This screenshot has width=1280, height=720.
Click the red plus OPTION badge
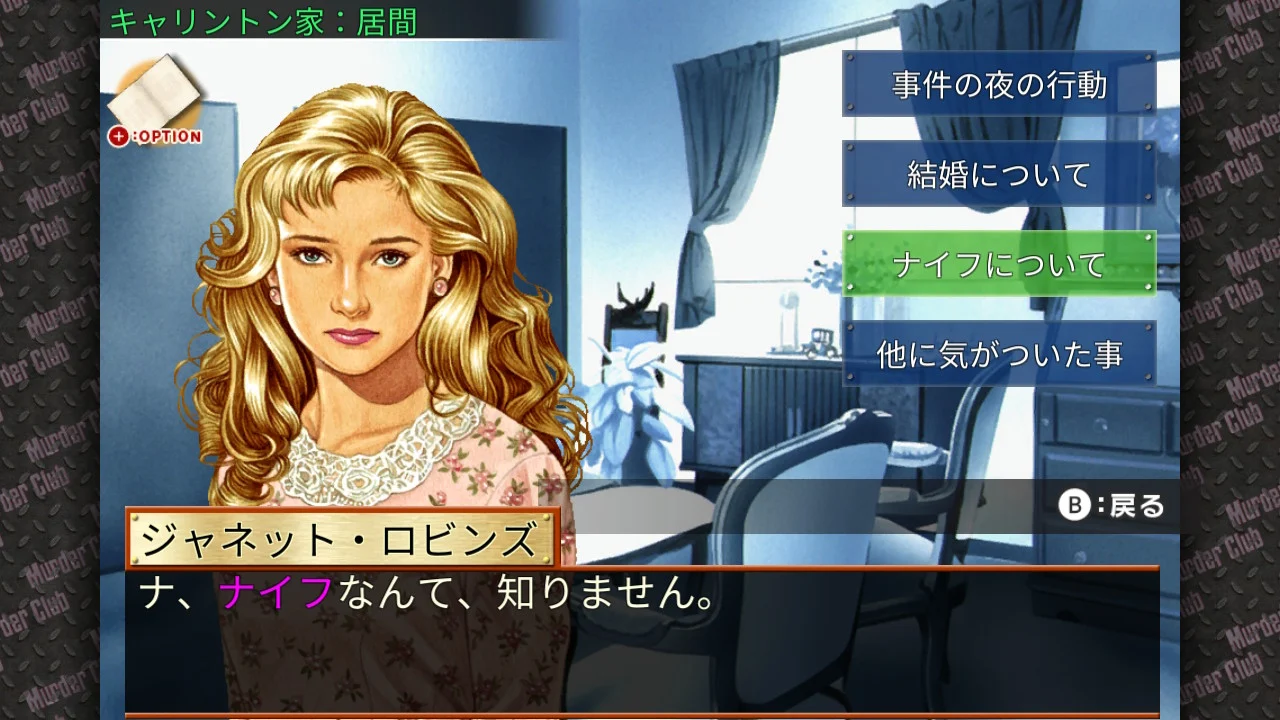[x=120, y=136]
